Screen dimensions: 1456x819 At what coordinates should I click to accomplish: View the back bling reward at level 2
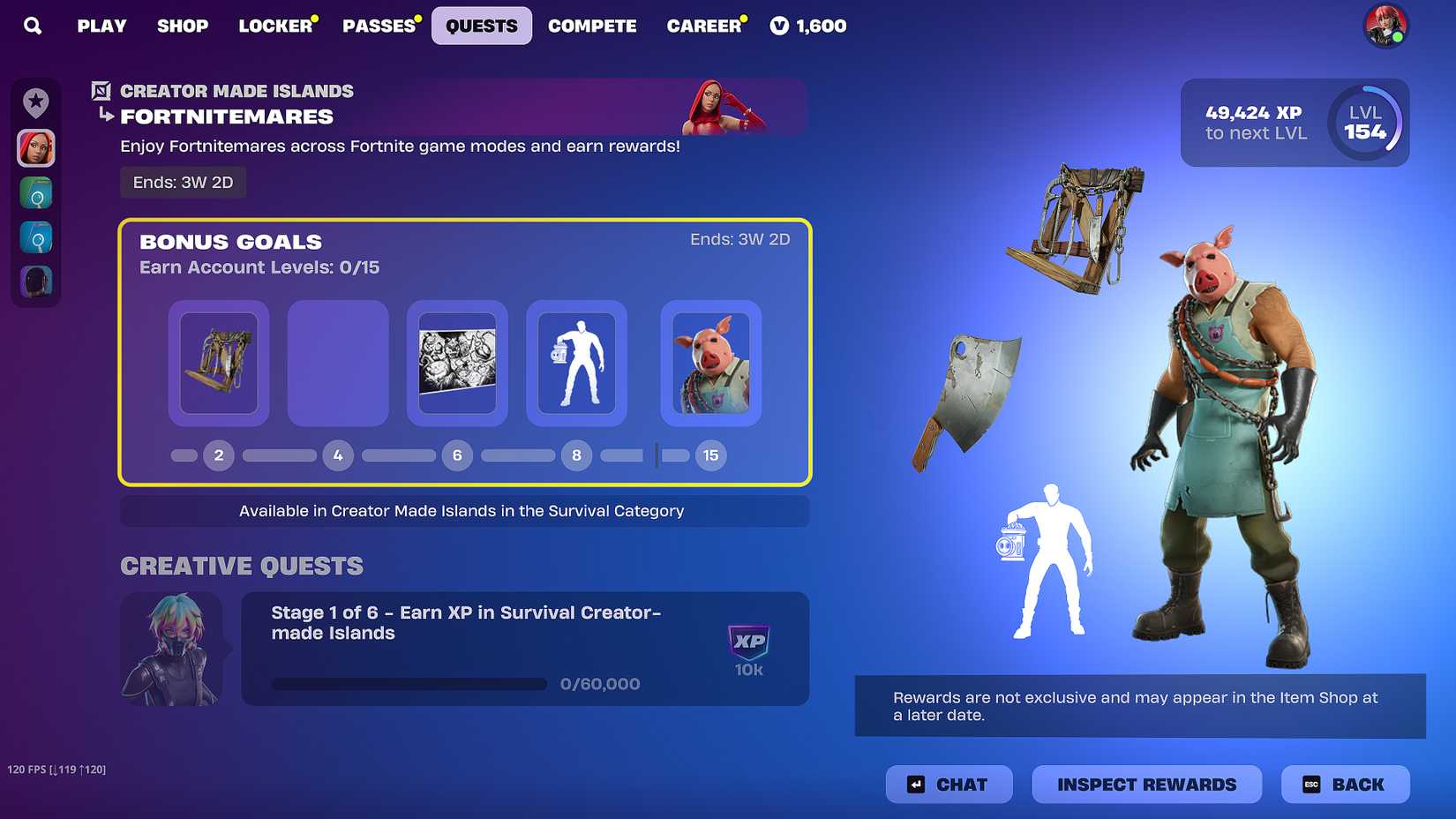tap(218, 363)
